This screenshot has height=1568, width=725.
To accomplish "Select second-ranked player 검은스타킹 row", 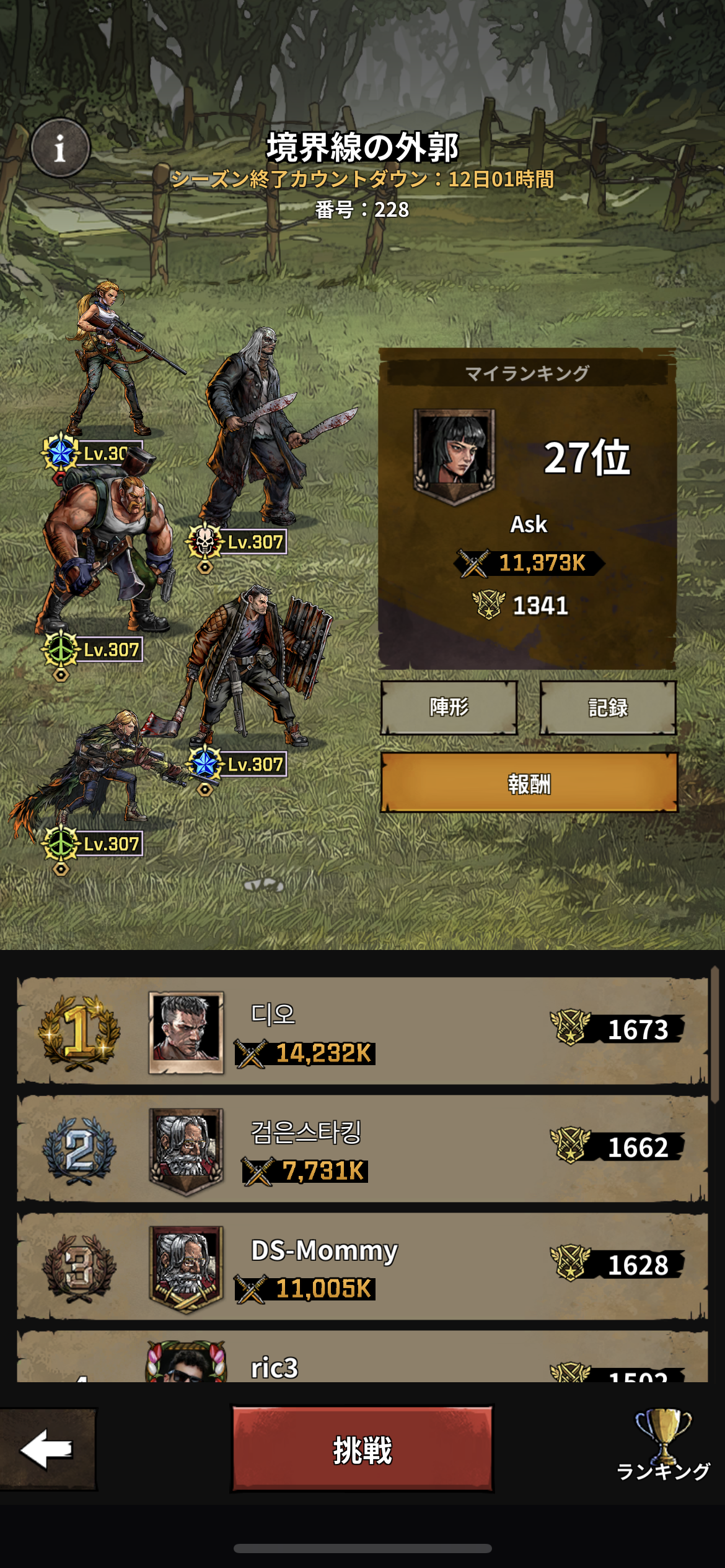I will pos(362,1149).
